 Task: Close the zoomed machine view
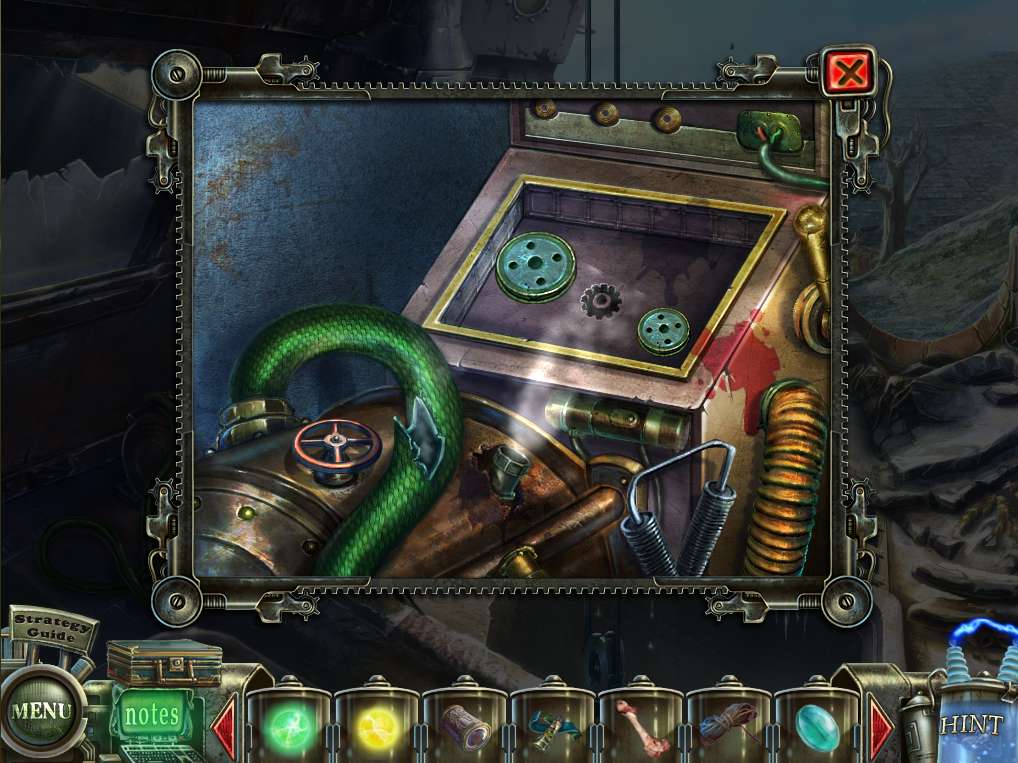pyautogui.click(x=850, y=72)
